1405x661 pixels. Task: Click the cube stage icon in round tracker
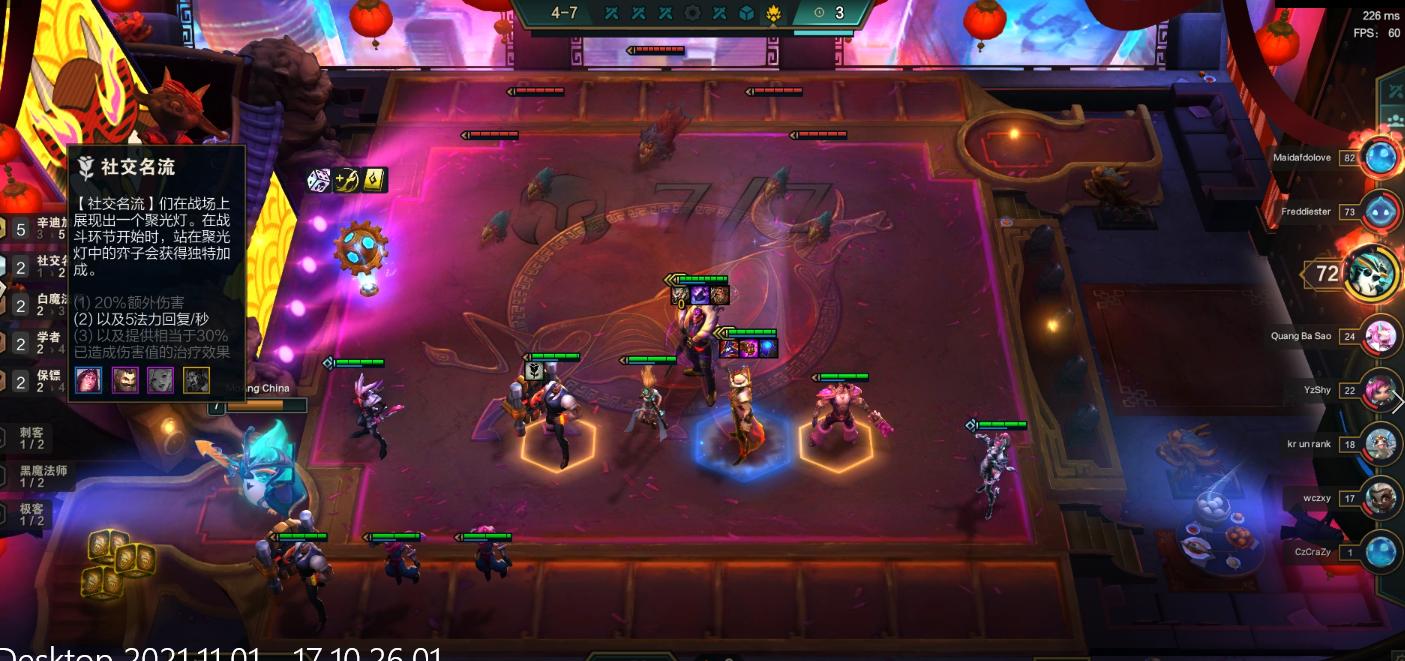pos(746,13)
